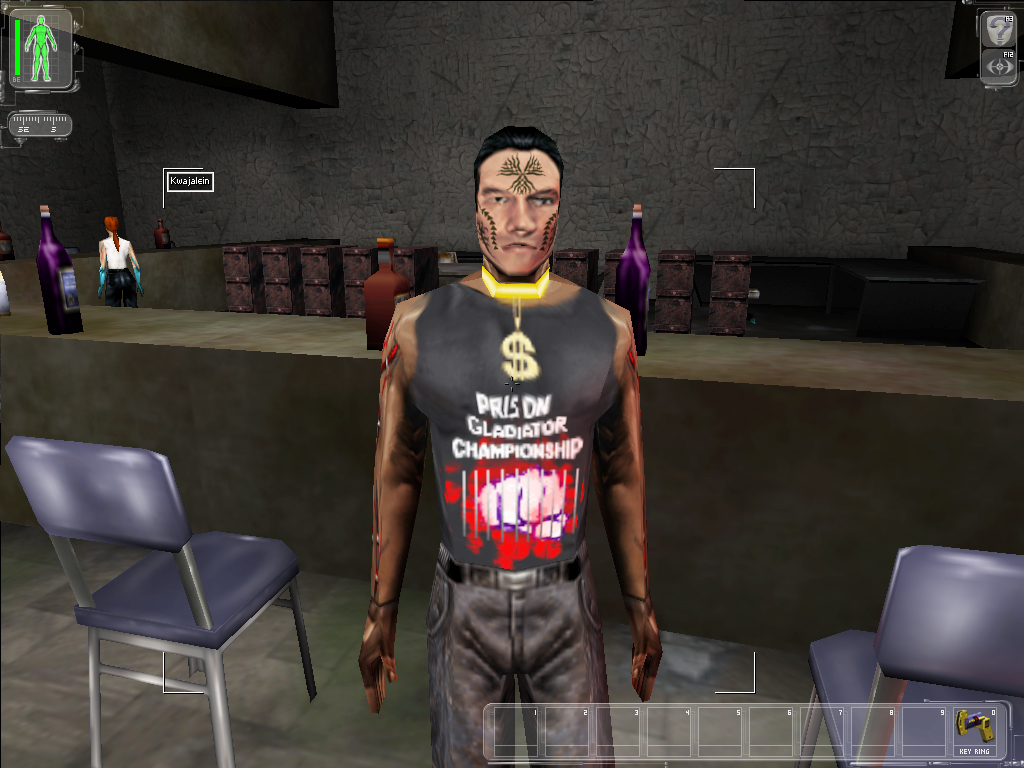The height and width of the screenshot is (768, 1024).
Task: Toggle the targeting eye augmentation icon
Action: coord(997,66)
